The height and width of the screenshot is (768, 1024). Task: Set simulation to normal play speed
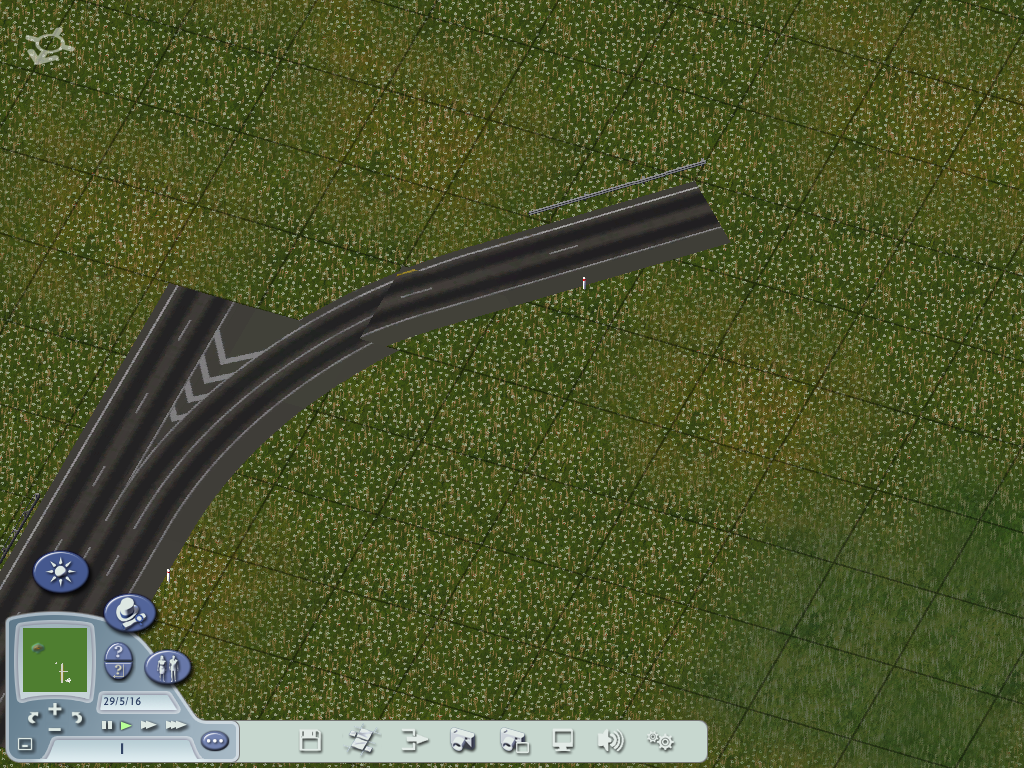(x=126, y=725)
